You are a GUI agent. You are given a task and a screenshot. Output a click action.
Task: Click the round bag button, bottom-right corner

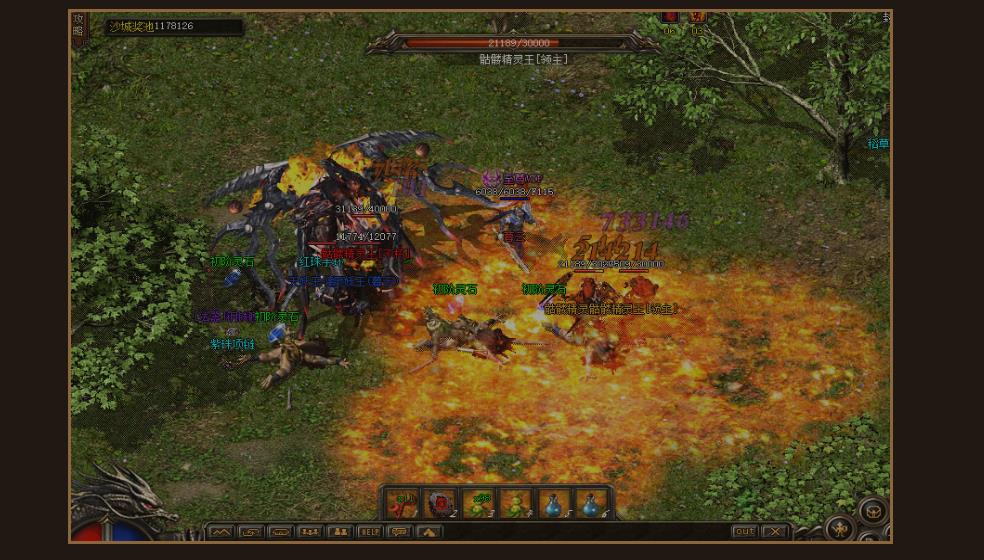872,510
